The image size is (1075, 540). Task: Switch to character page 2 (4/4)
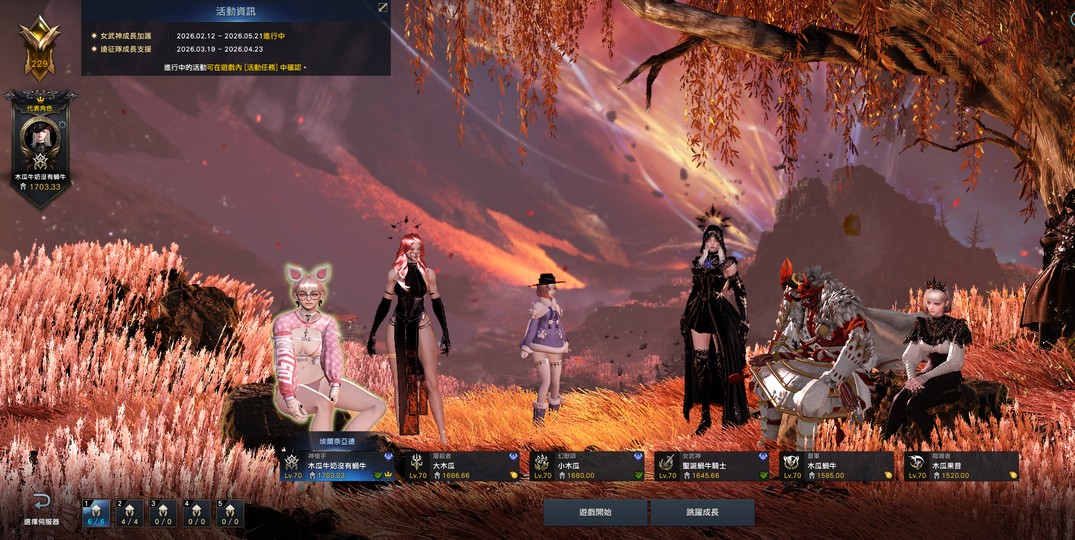click(x=130, y=513)
